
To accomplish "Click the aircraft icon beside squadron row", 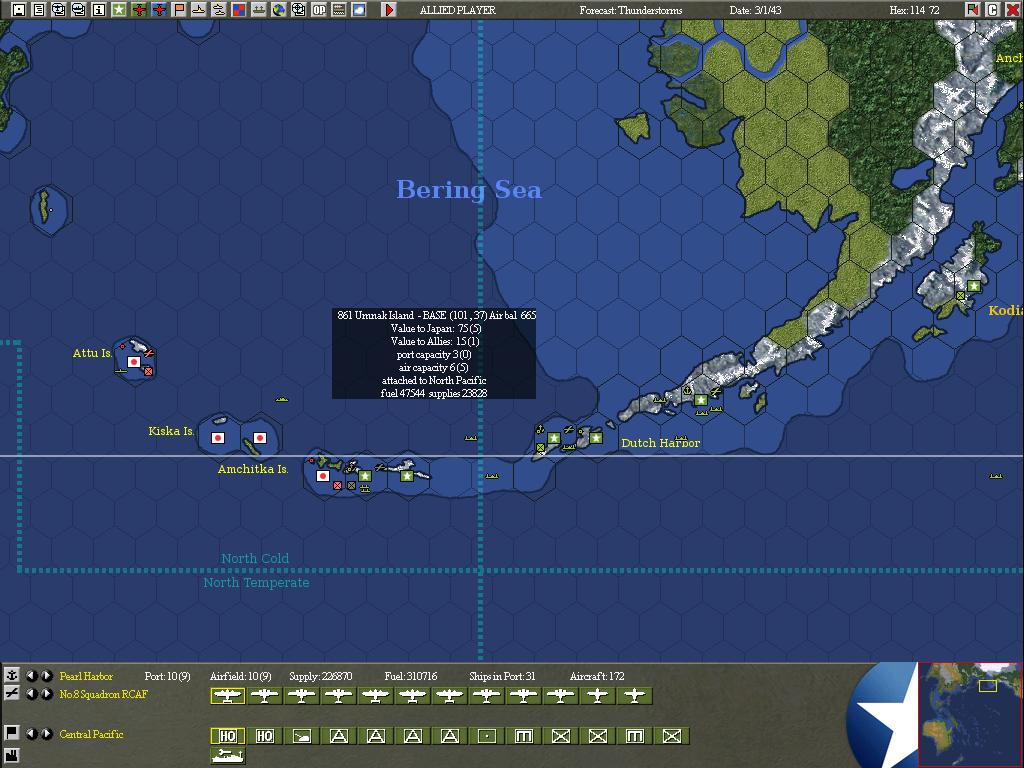I will click(x=12, y=693).
